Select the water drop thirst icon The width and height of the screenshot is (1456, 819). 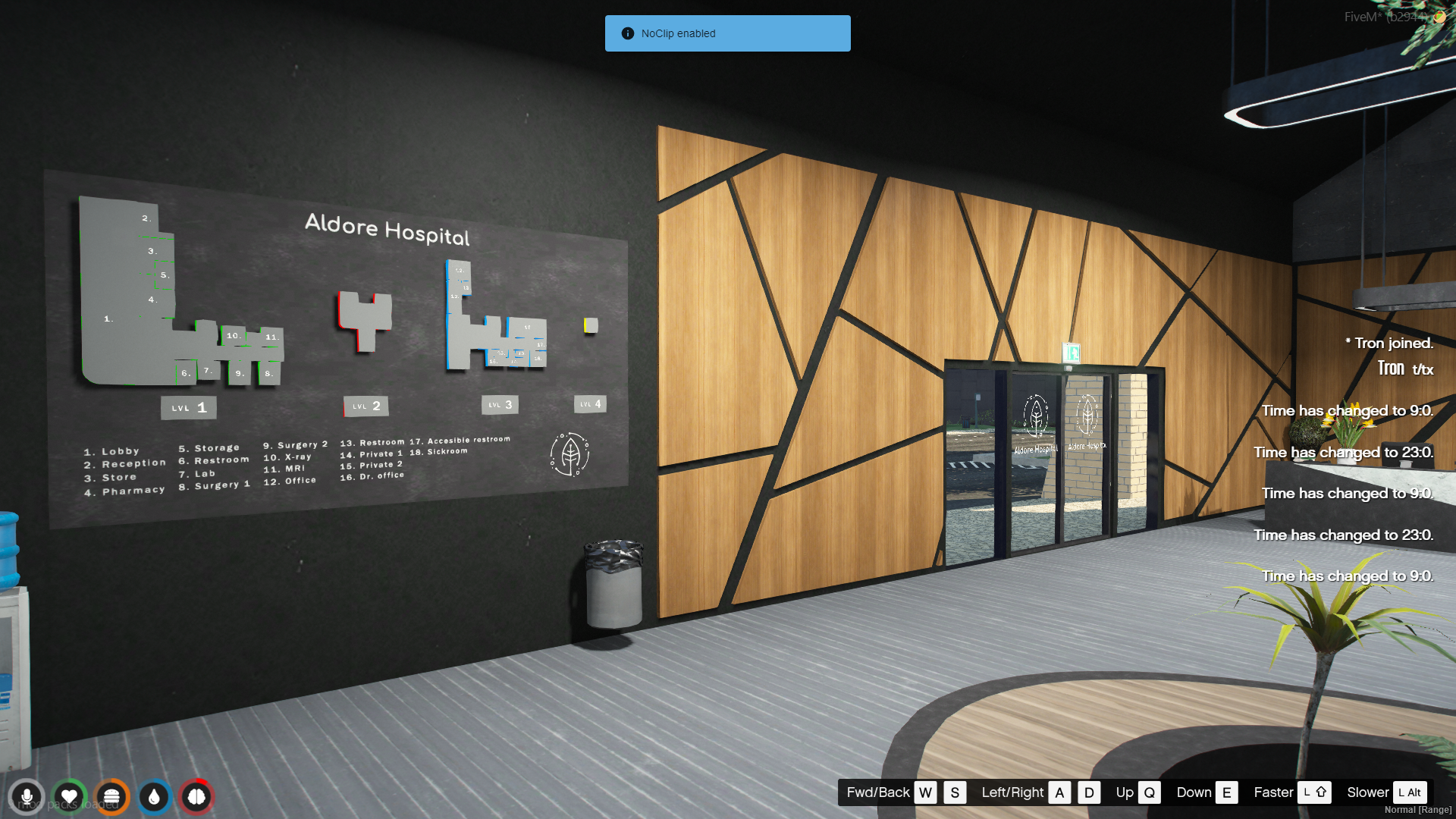[154, 797]
